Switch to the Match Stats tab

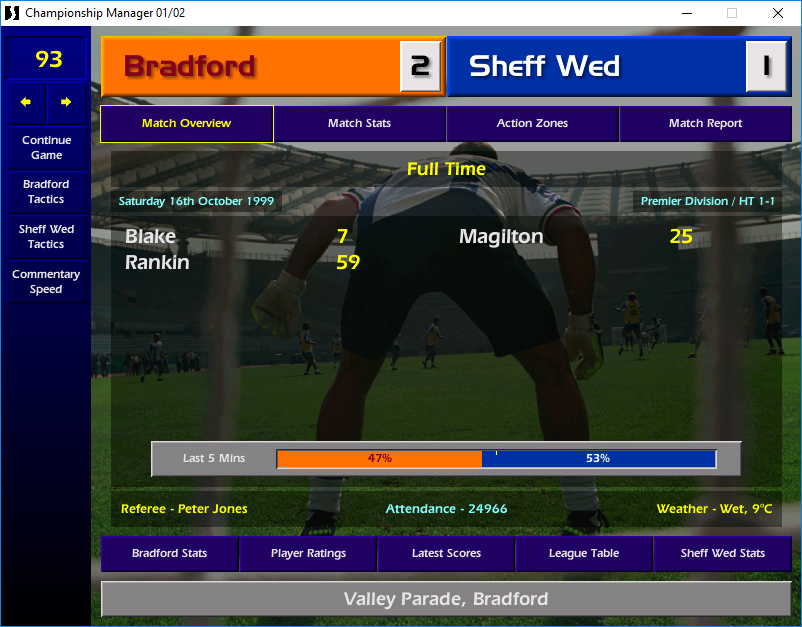(x=359, y=124)
